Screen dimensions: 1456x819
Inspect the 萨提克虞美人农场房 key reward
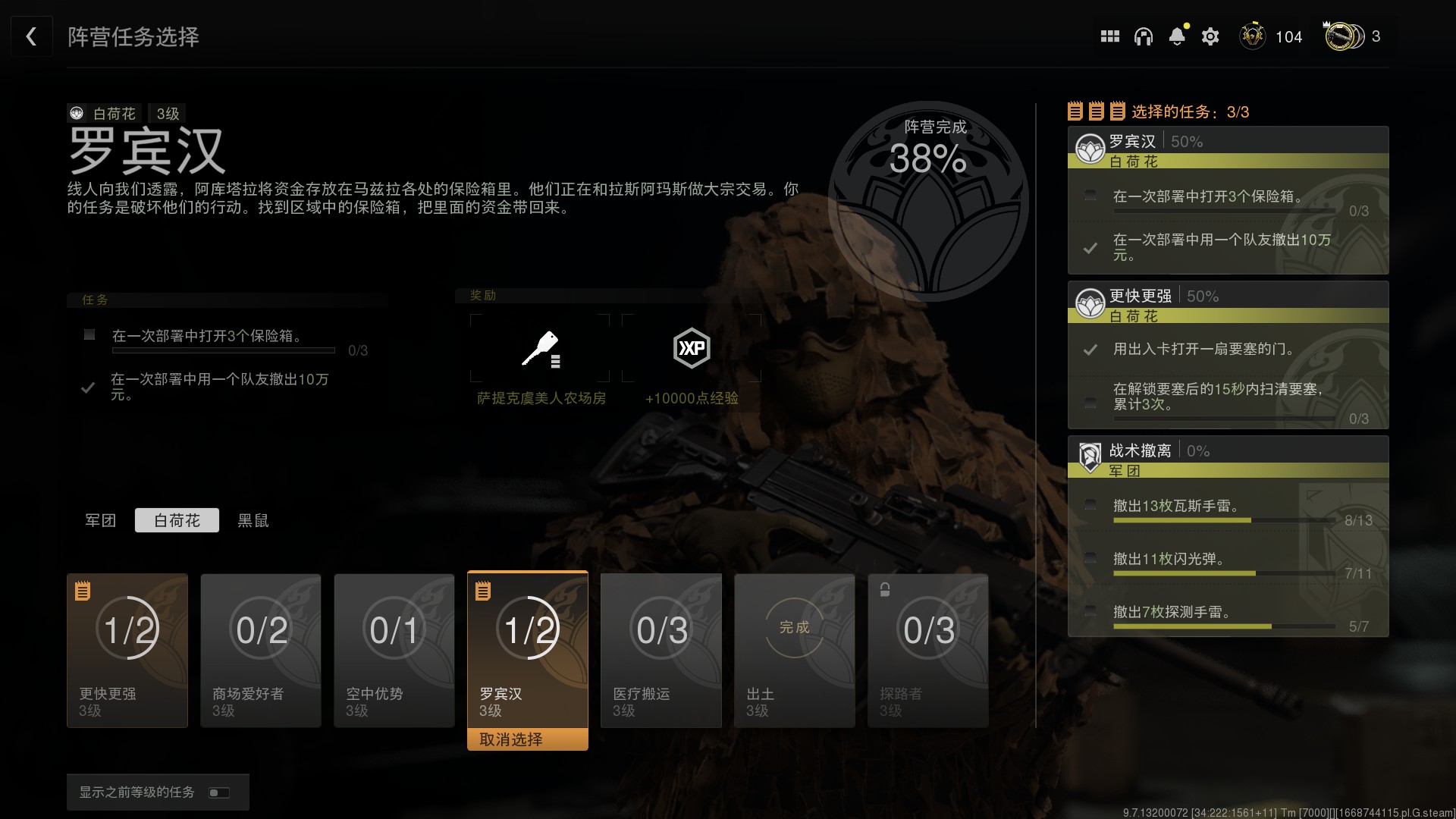click(540, 349)
